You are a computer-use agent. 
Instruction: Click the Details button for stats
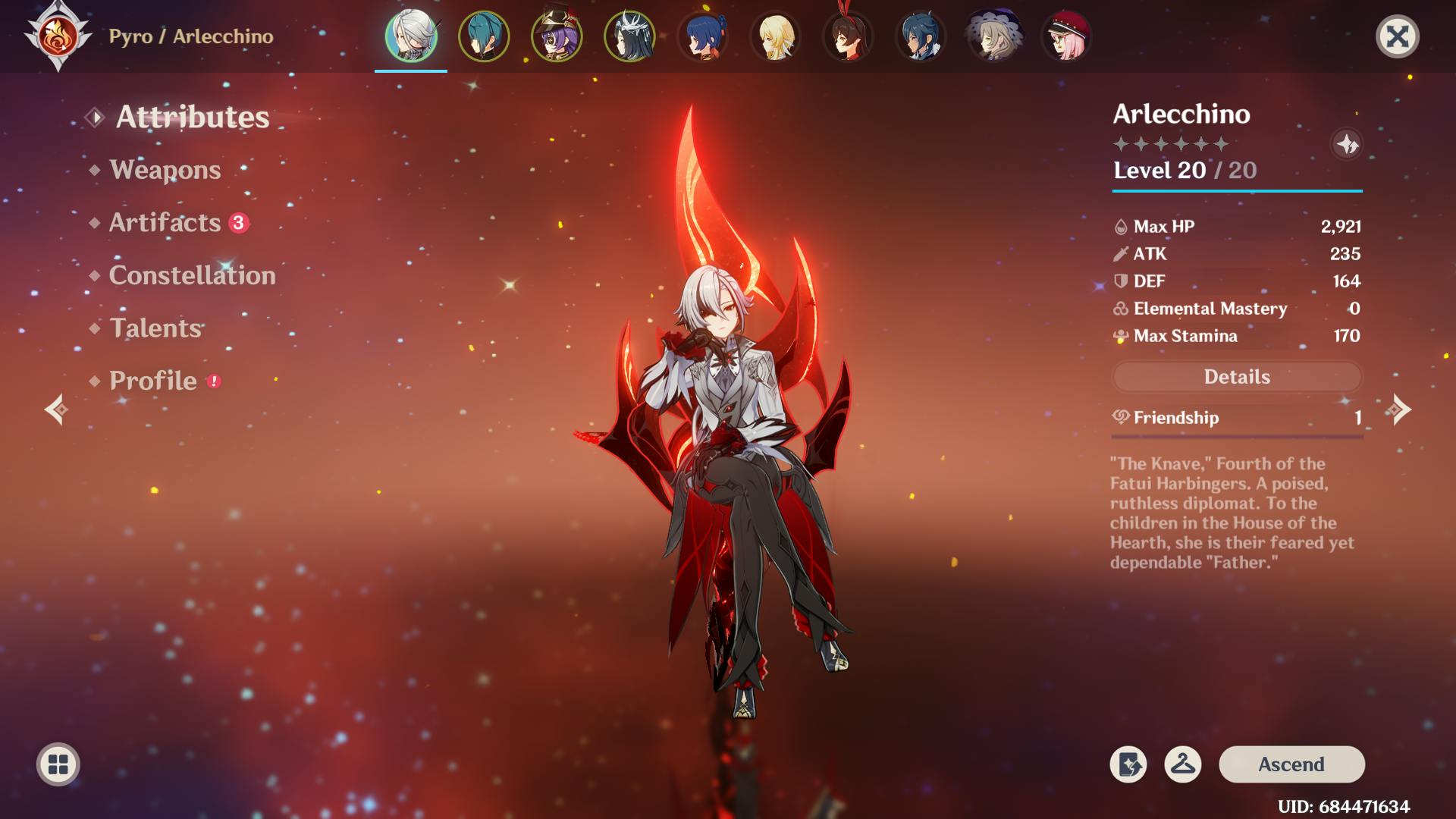pos(1237,377)
